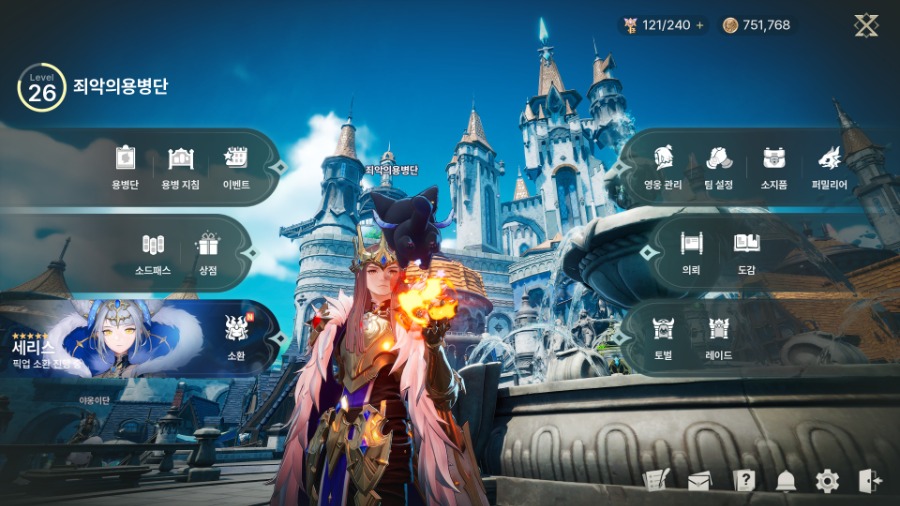Open the 소환 summon menu
The width and height of the screenshot is (900, 506).
236,336
